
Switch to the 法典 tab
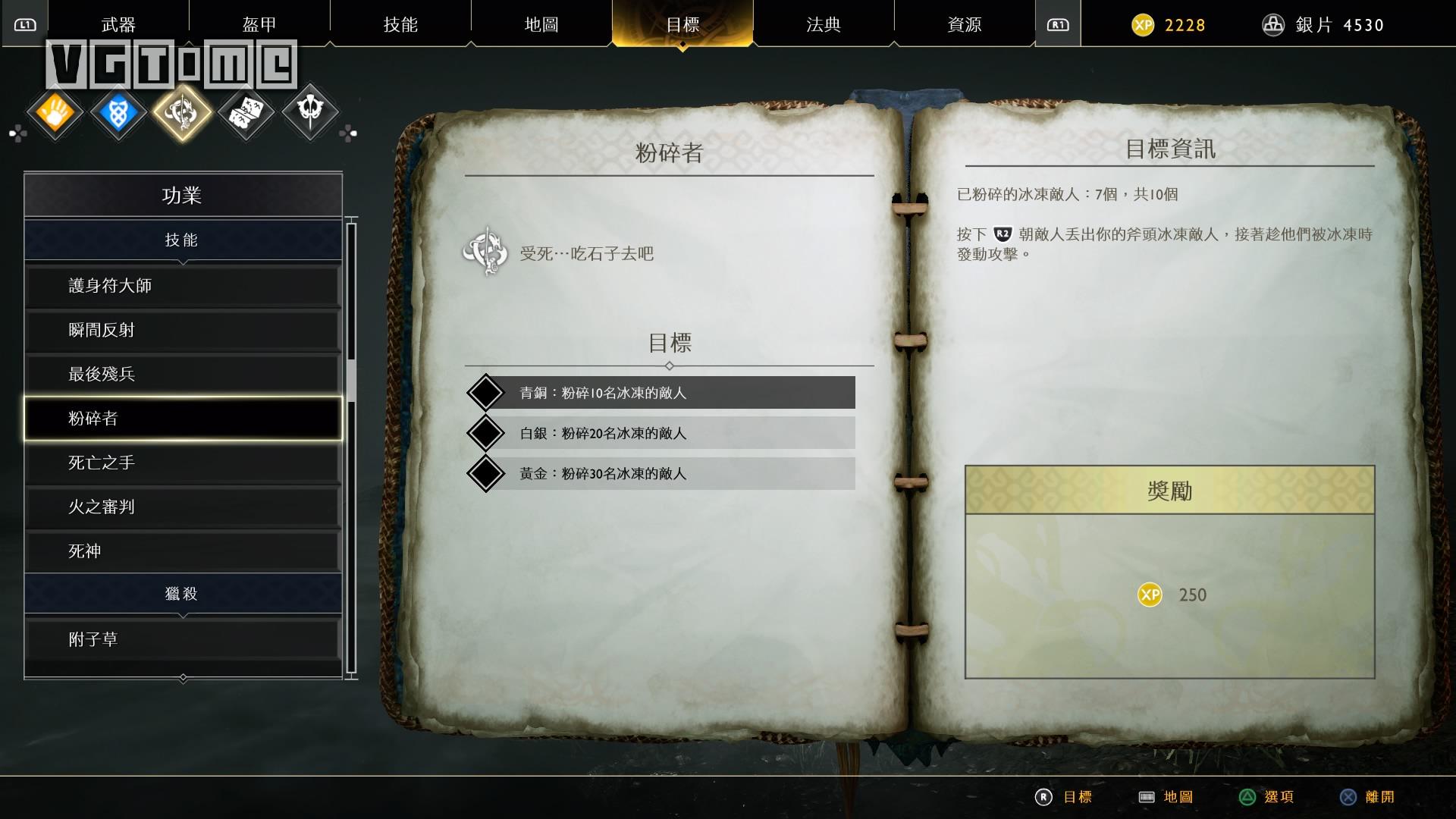(x=824, y=24)
